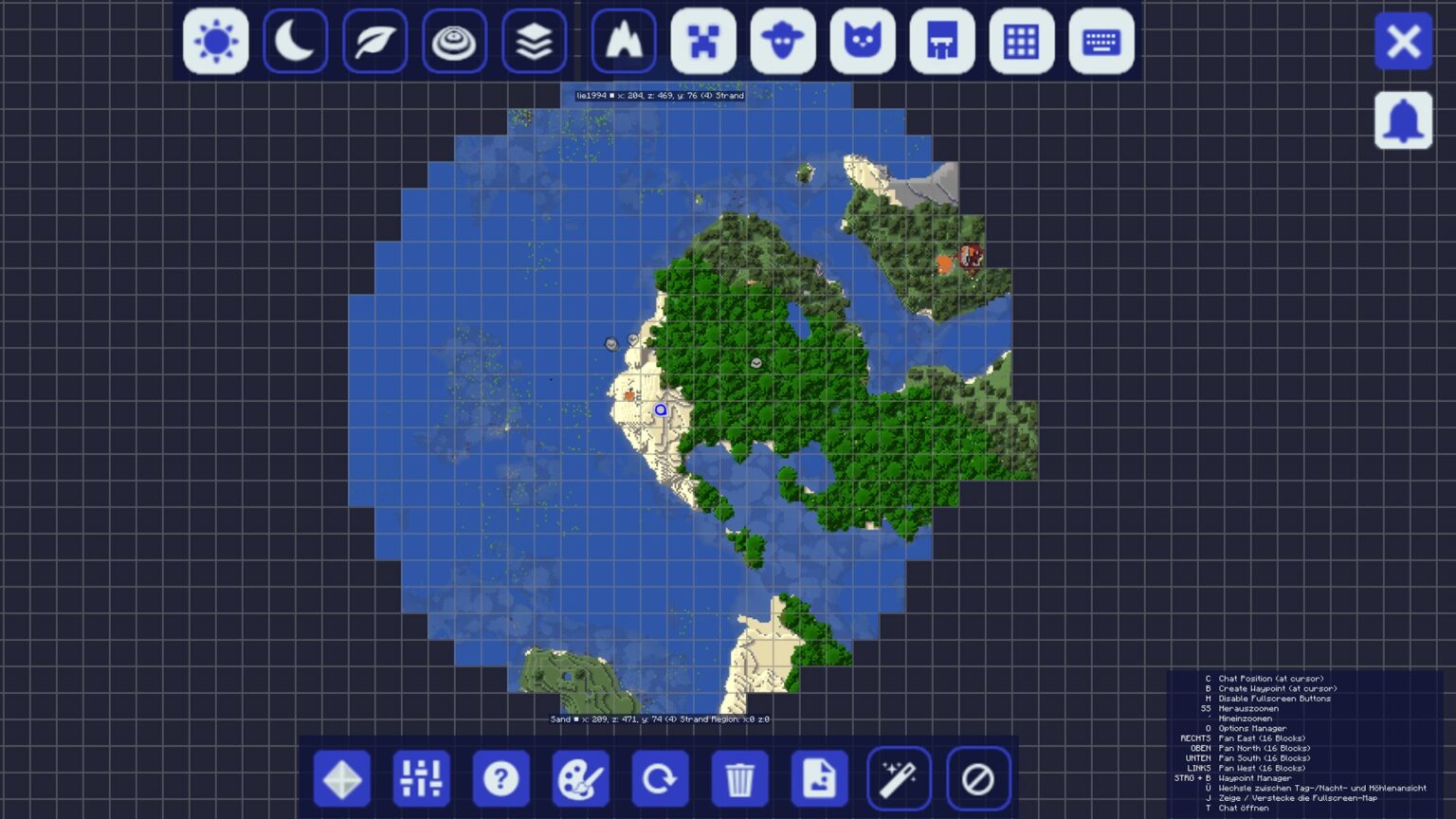This screenshot has height=819, width=1456.
Task: Switch map to day mode with sun icon
Action: (x=214, y=42)
